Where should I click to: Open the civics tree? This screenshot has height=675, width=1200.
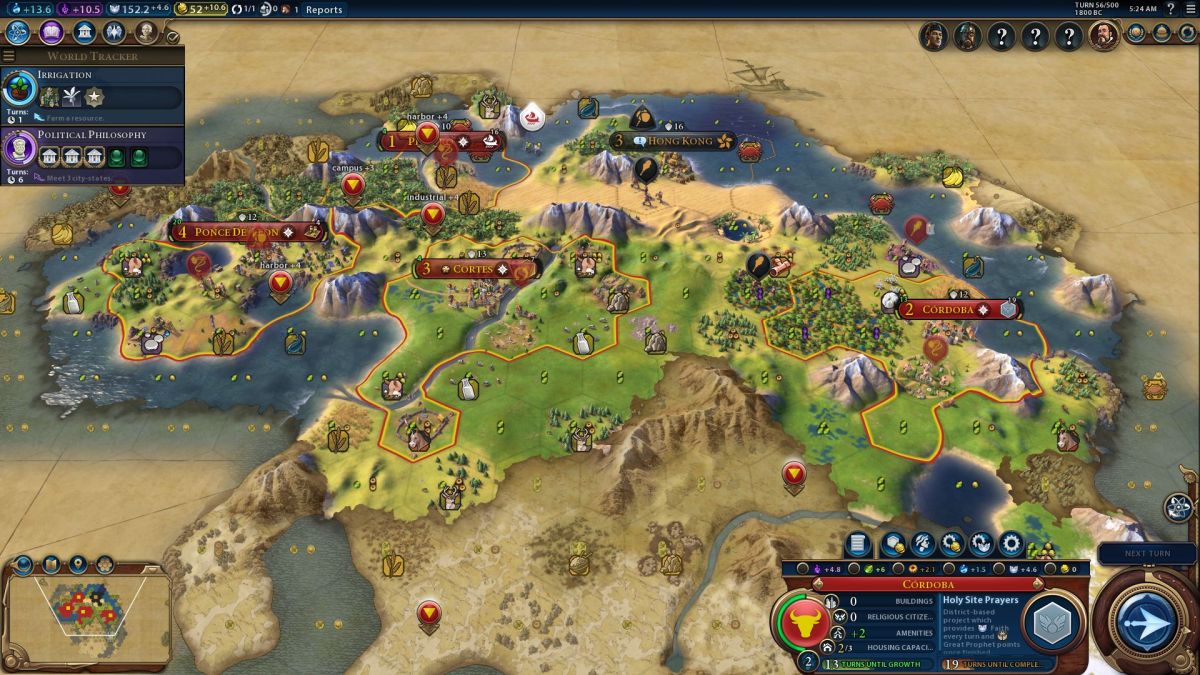click(51, 32)
